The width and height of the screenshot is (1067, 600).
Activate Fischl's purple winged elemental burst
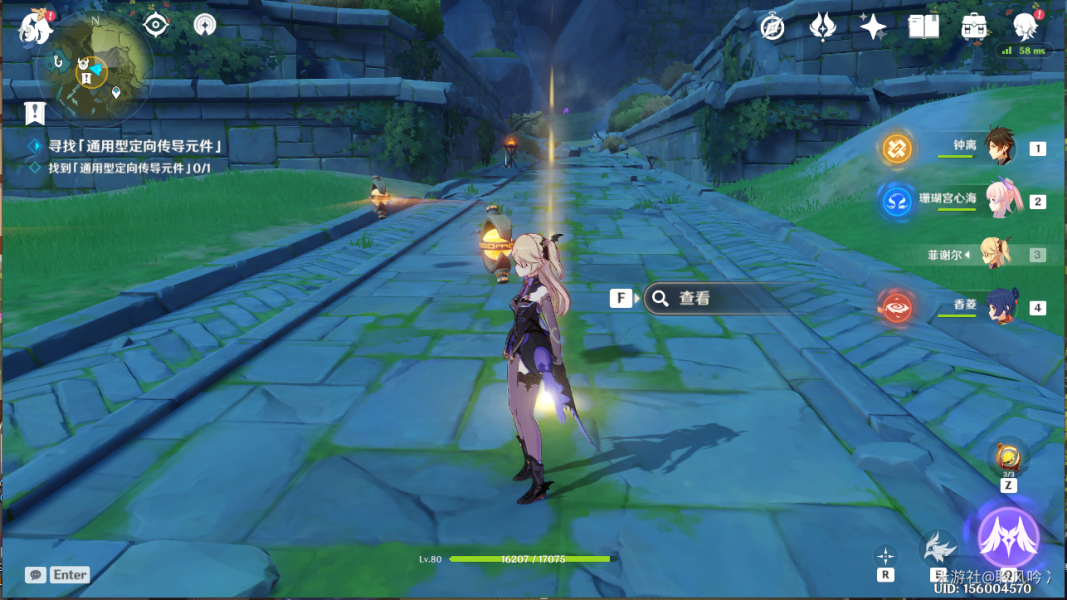click(x=1007, y=536)
